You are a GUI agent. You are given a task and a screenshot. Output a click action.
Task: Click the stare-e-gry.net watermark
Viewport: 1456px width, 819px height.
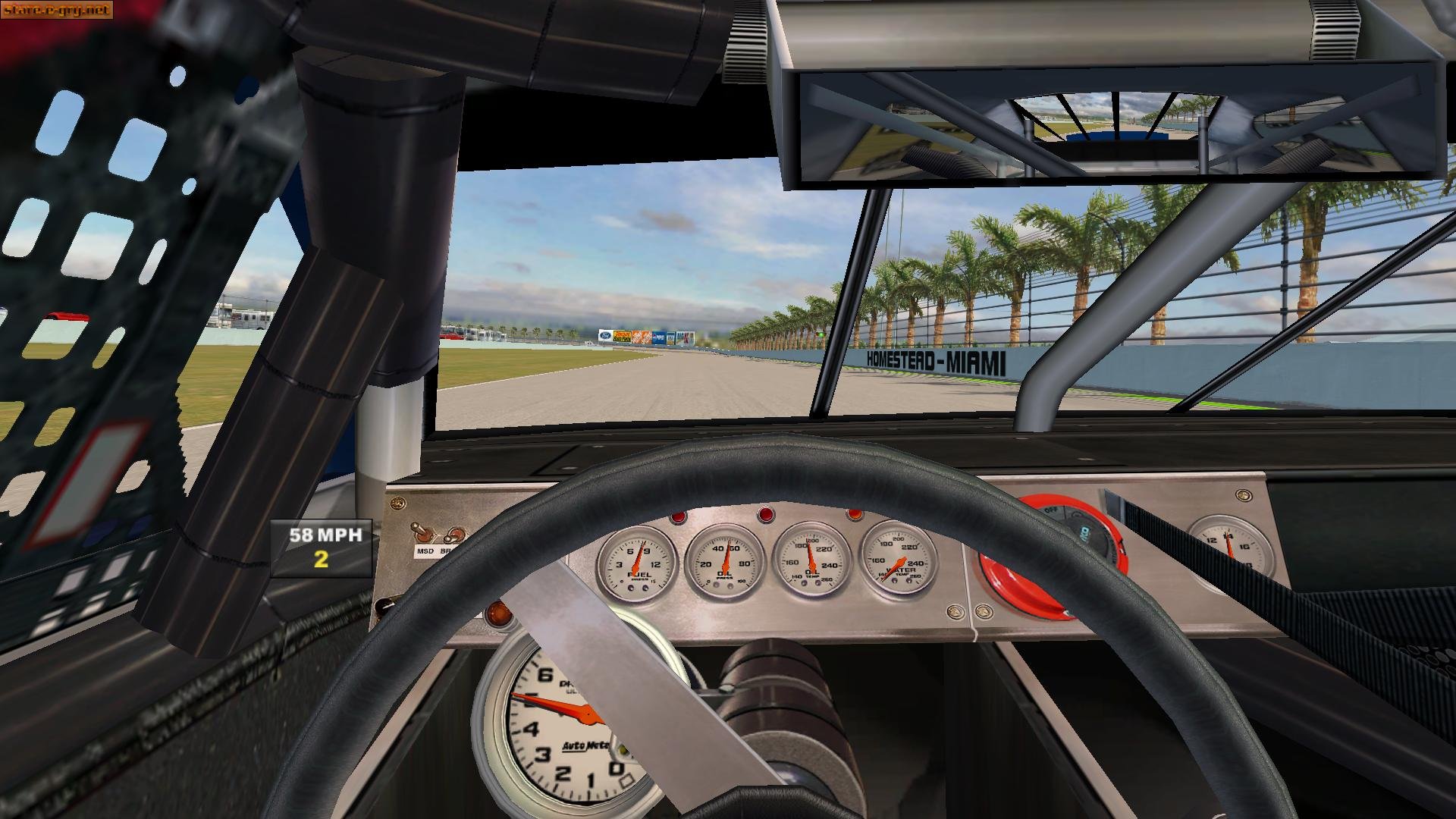(x=56, y=11)
